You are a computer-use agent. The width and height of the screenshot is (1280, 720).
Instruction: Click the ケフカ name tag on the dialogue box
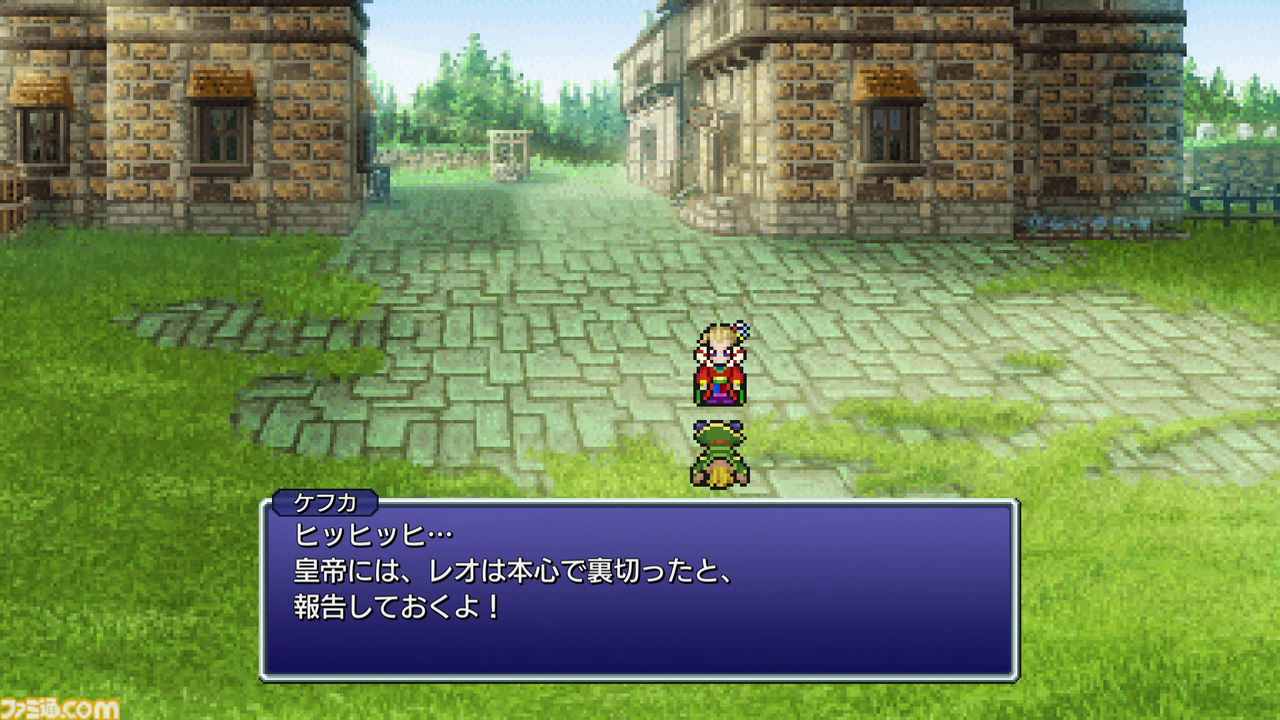pos(325,505)
